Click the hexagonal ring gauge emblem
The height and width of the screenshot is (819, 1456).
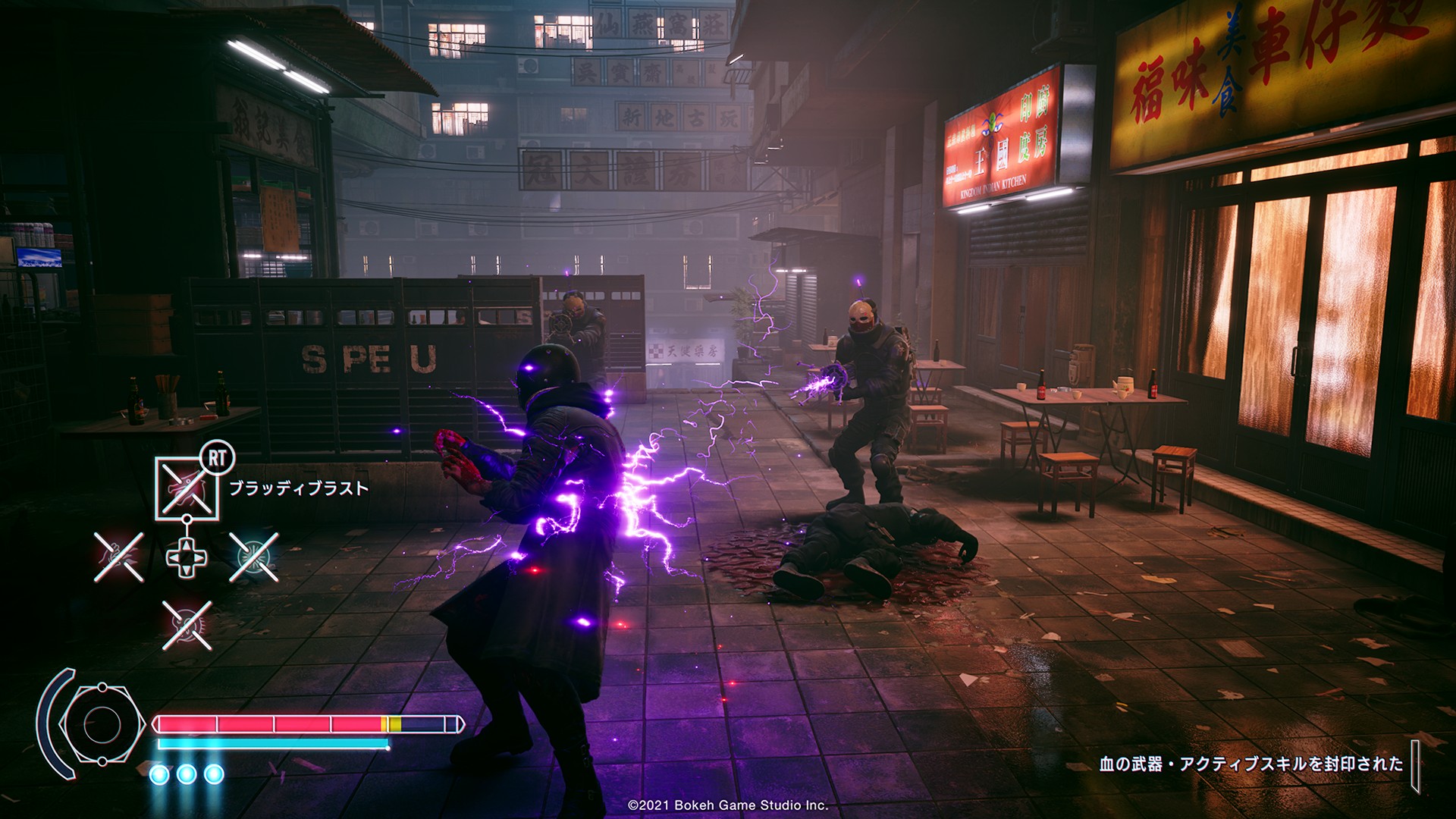[x=102, y=724]
